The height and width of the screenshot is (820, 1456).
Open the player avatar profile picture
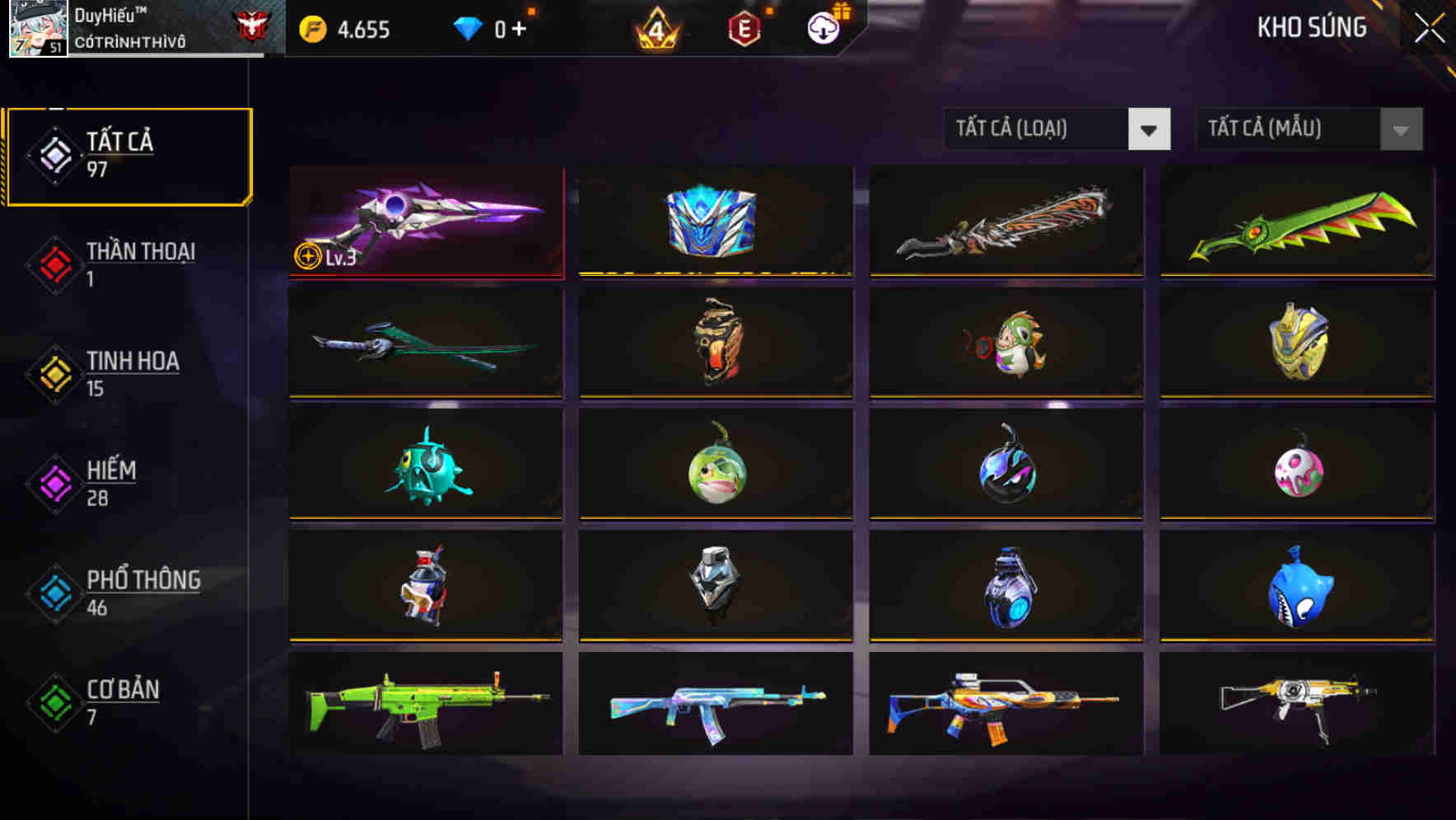[x=35, y=27]
